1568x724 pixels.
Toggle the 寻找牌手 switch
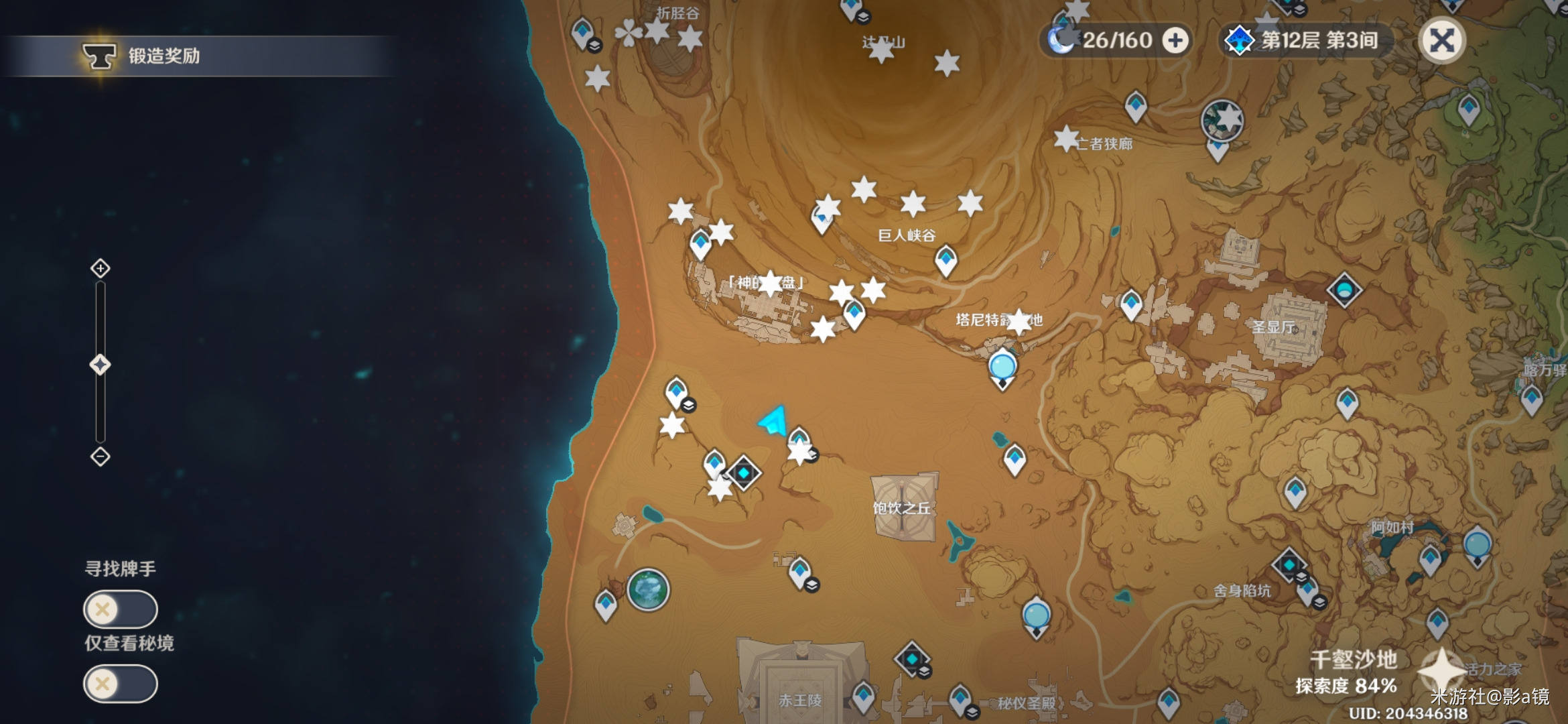(x=121, y=609)
